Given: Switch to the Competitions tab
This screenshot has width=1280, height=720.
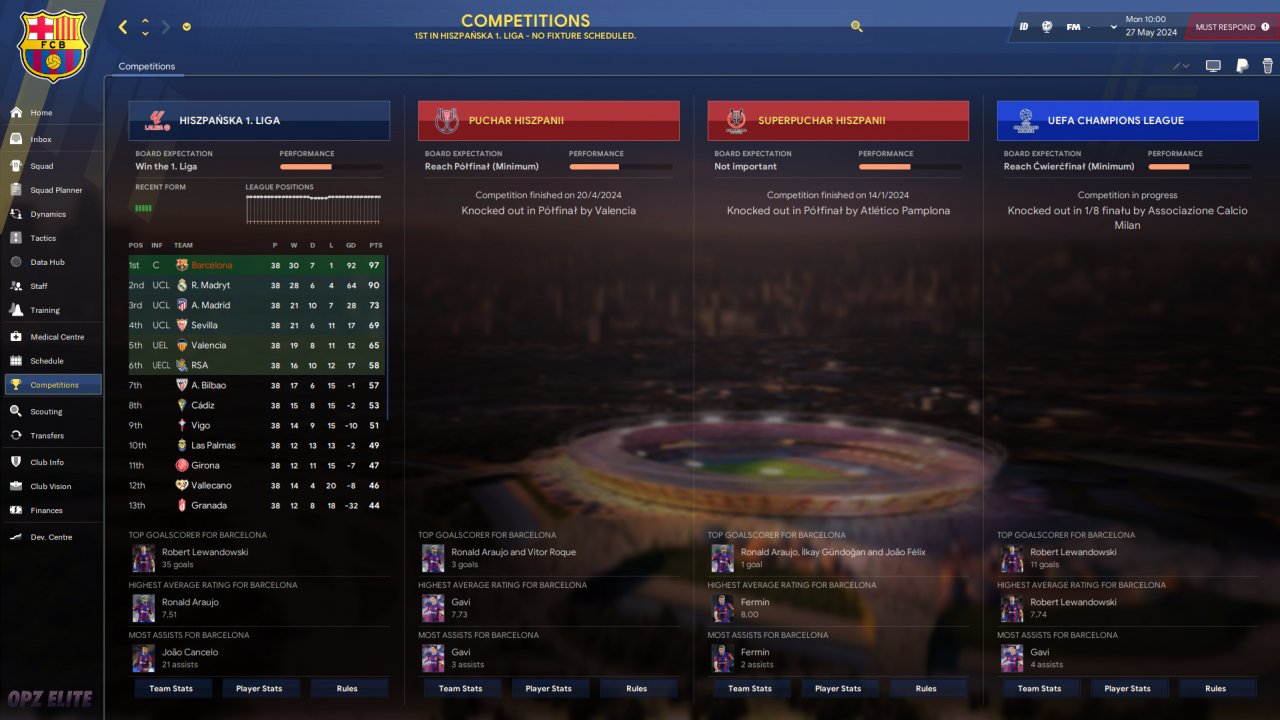Looking at the screenshot, I should coord(146,66).
